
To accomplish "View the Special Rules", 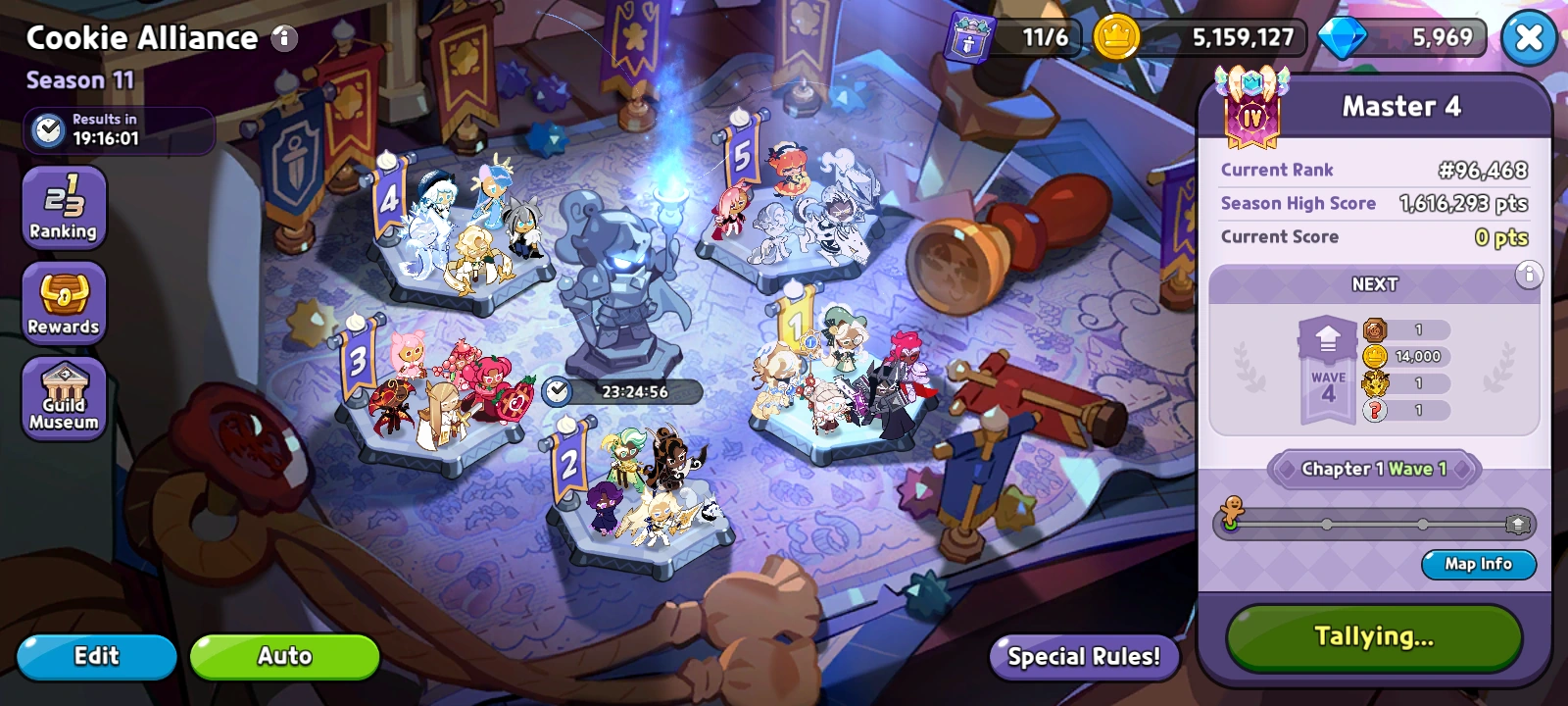I will 1084,657.
